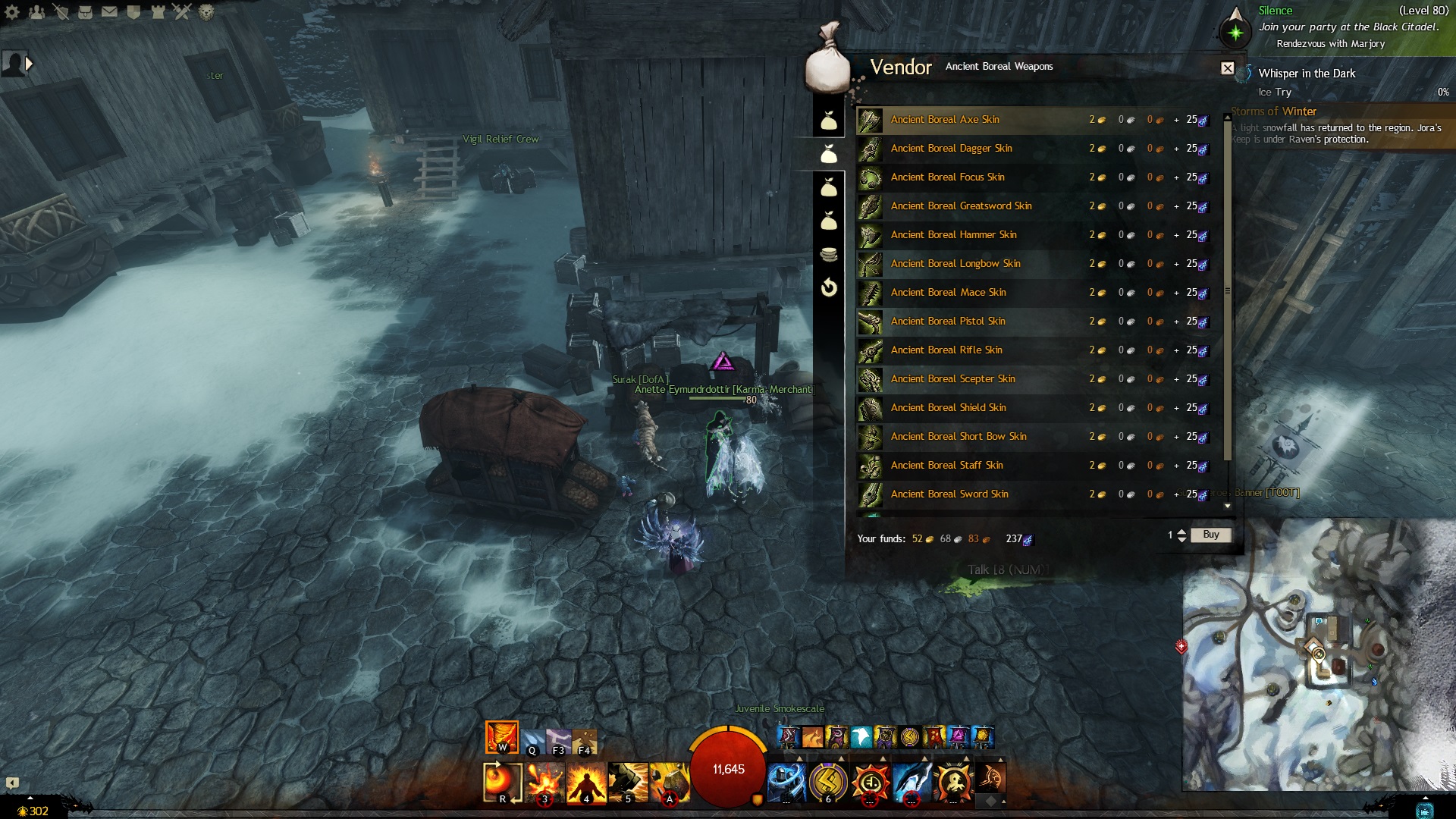
Task: Select the Whisper in the Dark objective
Action: click(x=1306, y=74)
